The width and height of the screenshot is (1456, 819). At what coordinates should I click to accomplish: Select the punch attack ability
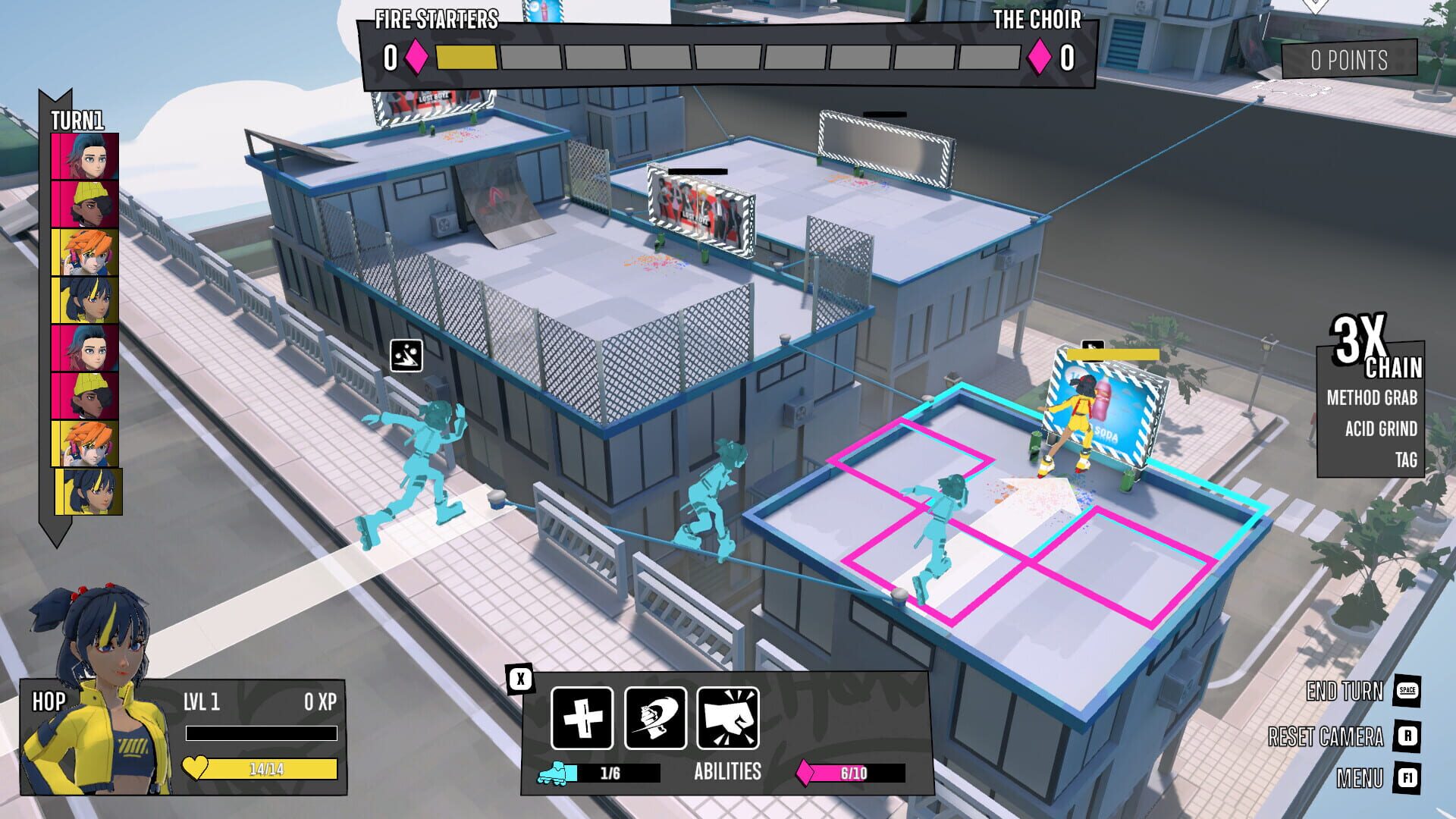tap(730, 719)
